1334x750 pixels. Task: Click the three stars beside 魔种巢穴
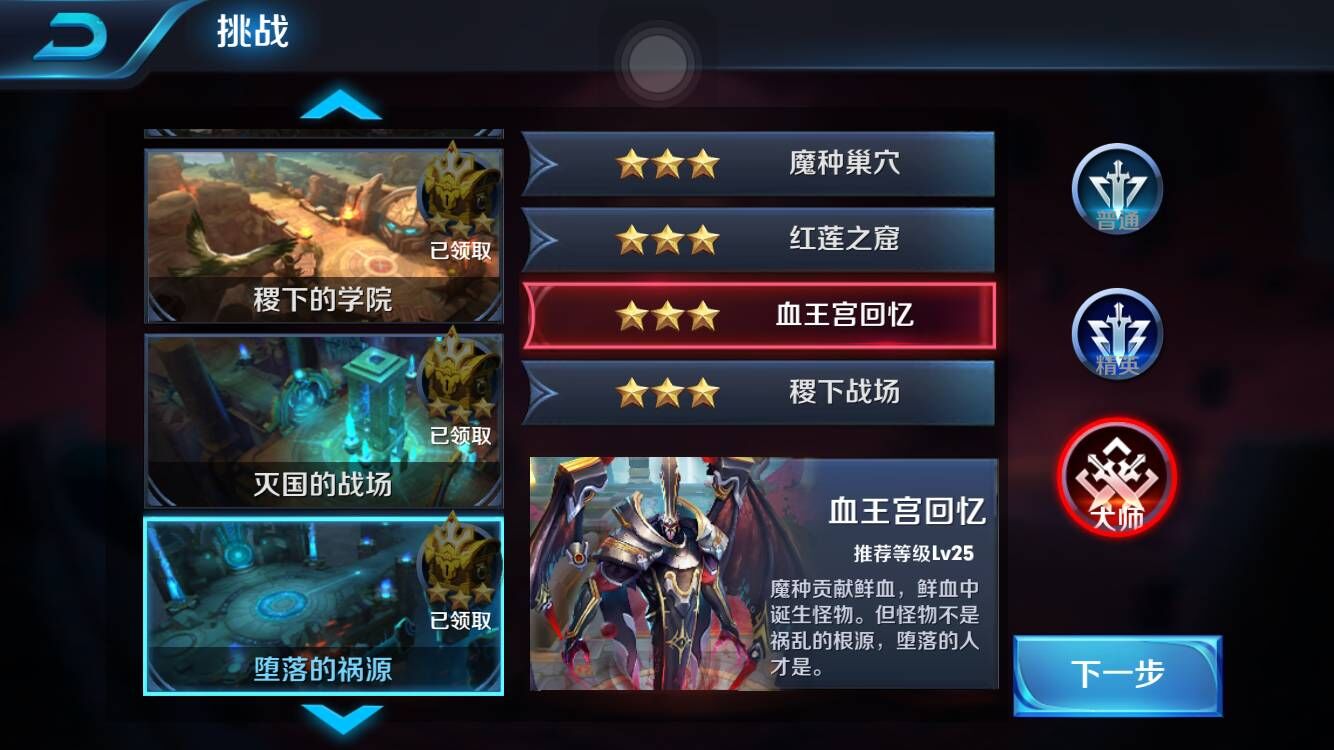pyautogui.click(x=668, y=163)
